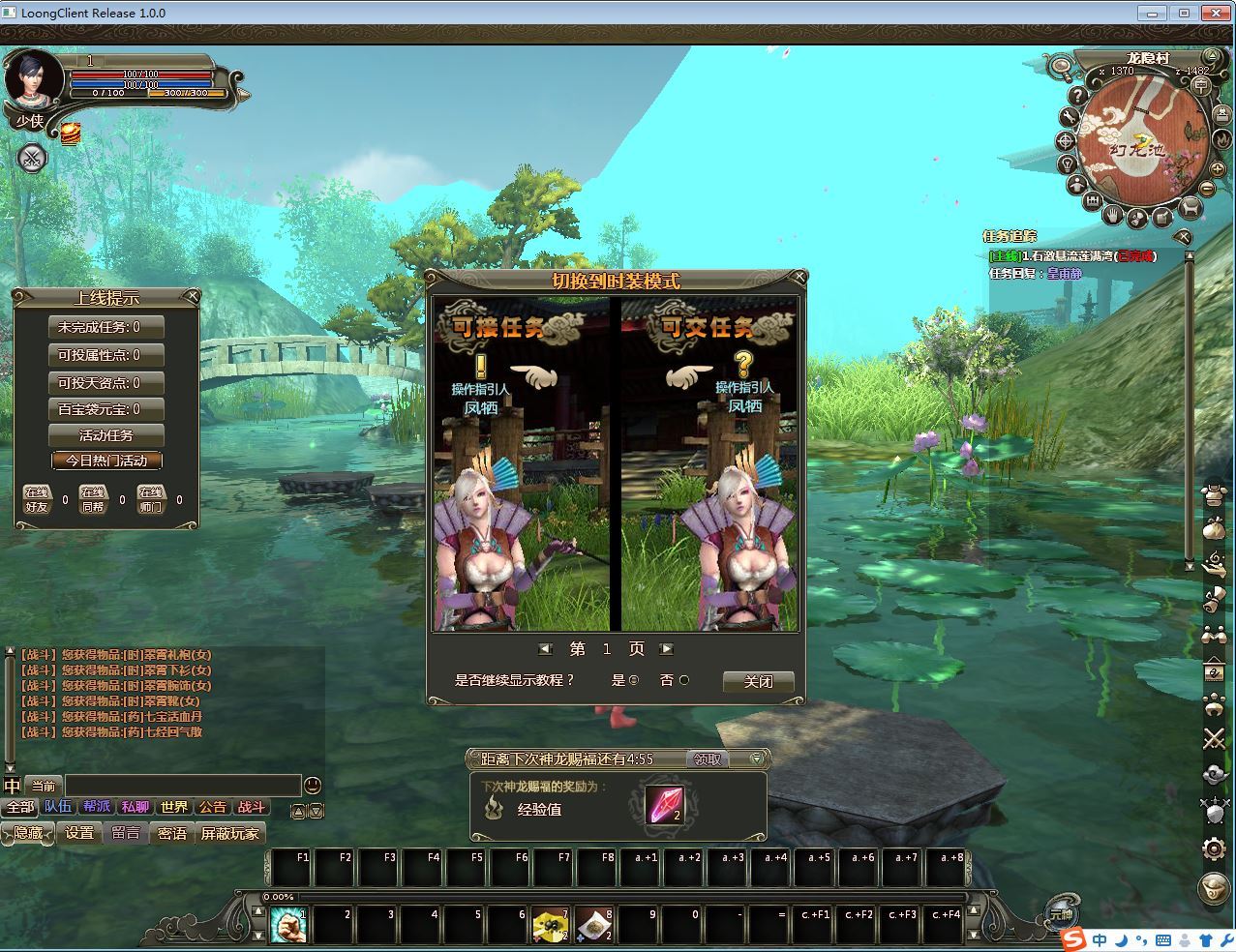
Task: Show 今日热门活动
Action: click(x=106, y=461)
